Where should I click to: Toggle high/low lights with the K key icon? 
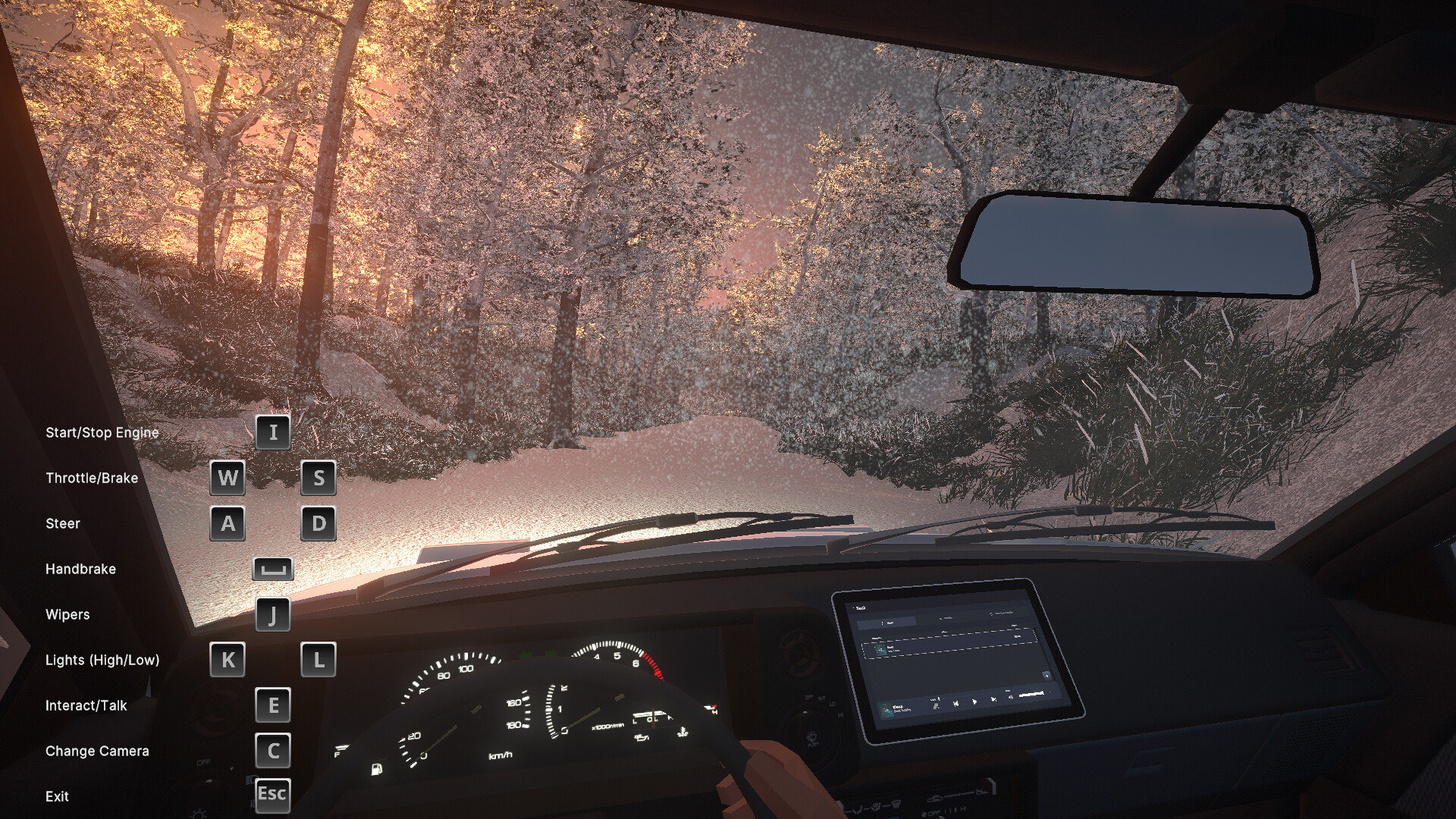(227, 661)
